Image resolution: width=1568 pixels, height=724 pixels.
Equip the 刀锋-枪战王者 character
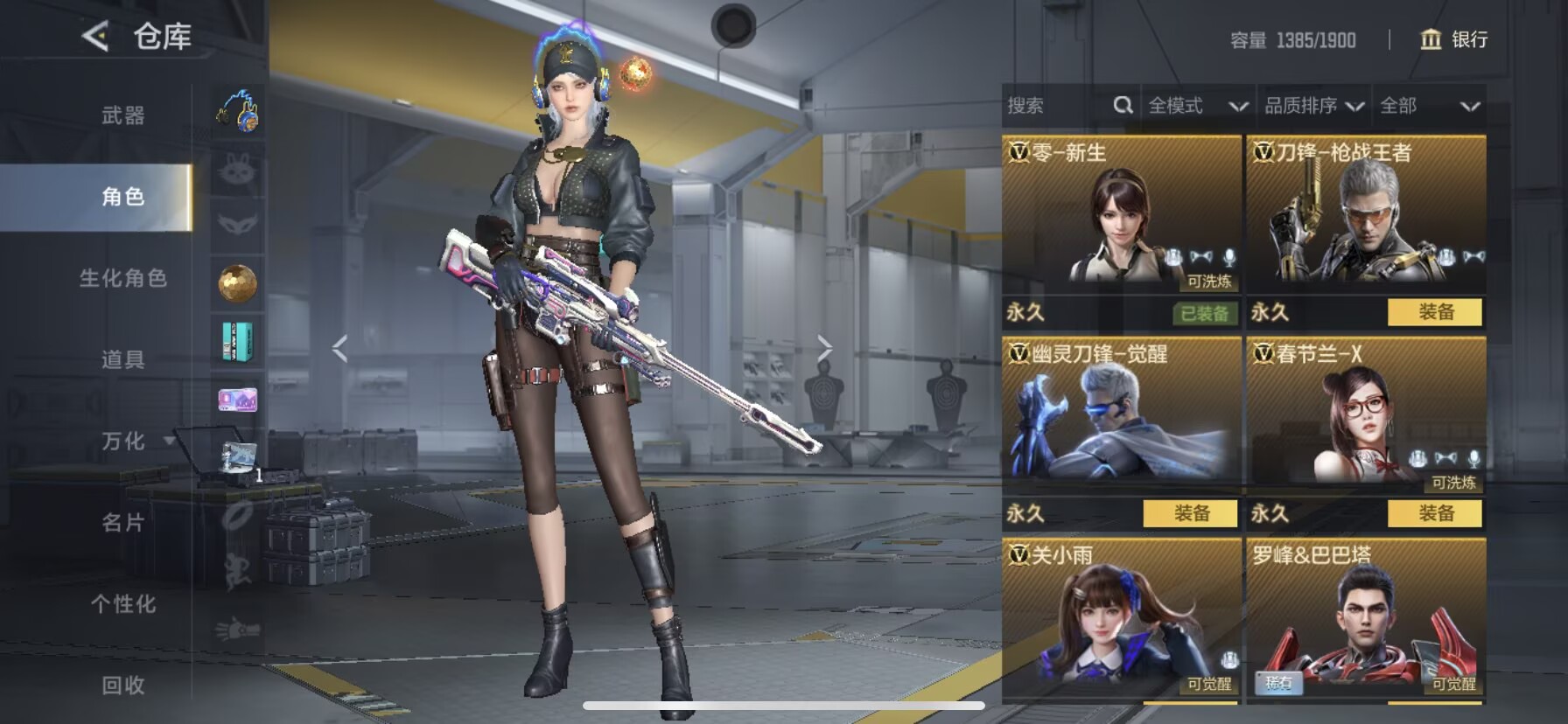(x=1435, y=312)
